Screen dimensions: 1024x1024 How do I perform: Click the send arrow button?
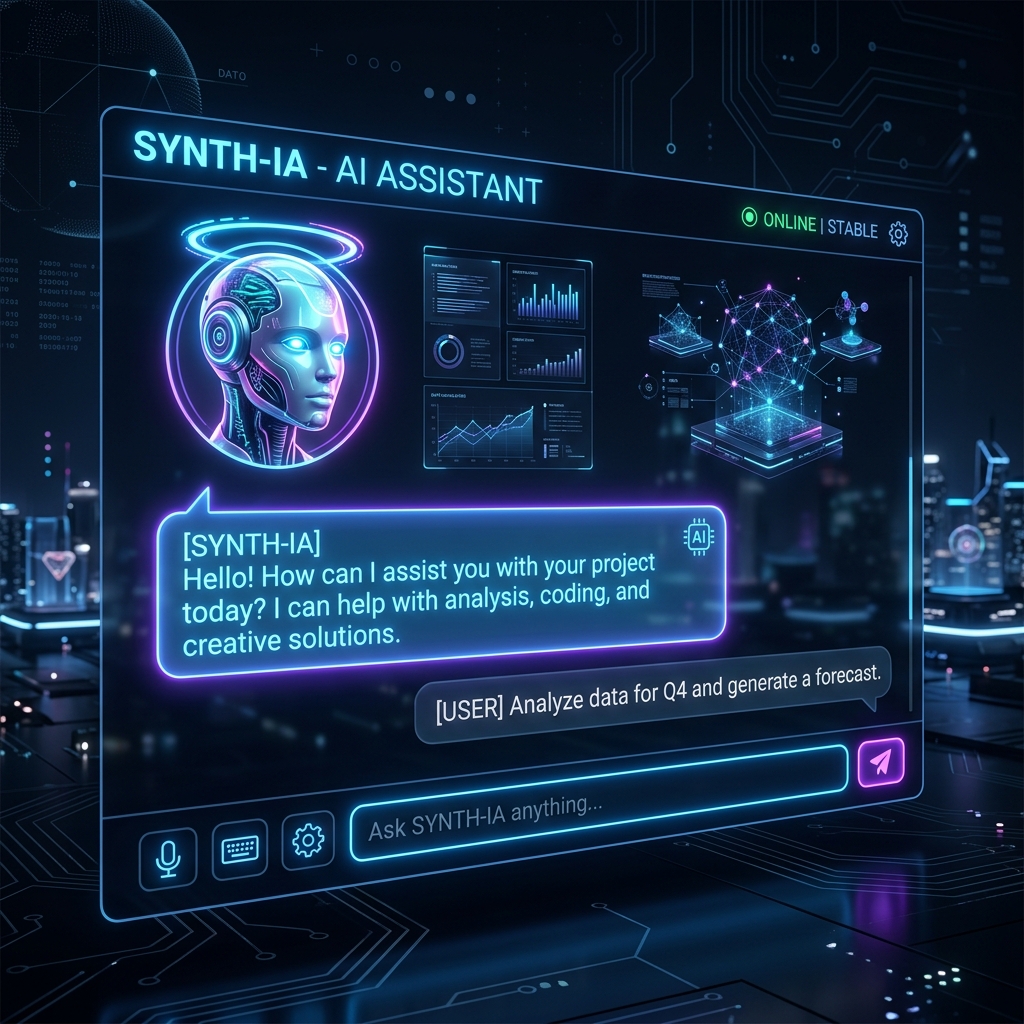coord(880,762)
